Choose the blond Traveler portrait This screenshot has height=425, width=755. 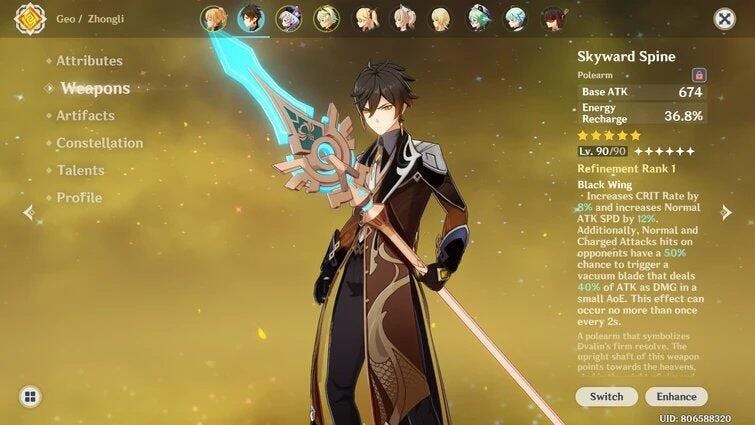coord(214,19)
